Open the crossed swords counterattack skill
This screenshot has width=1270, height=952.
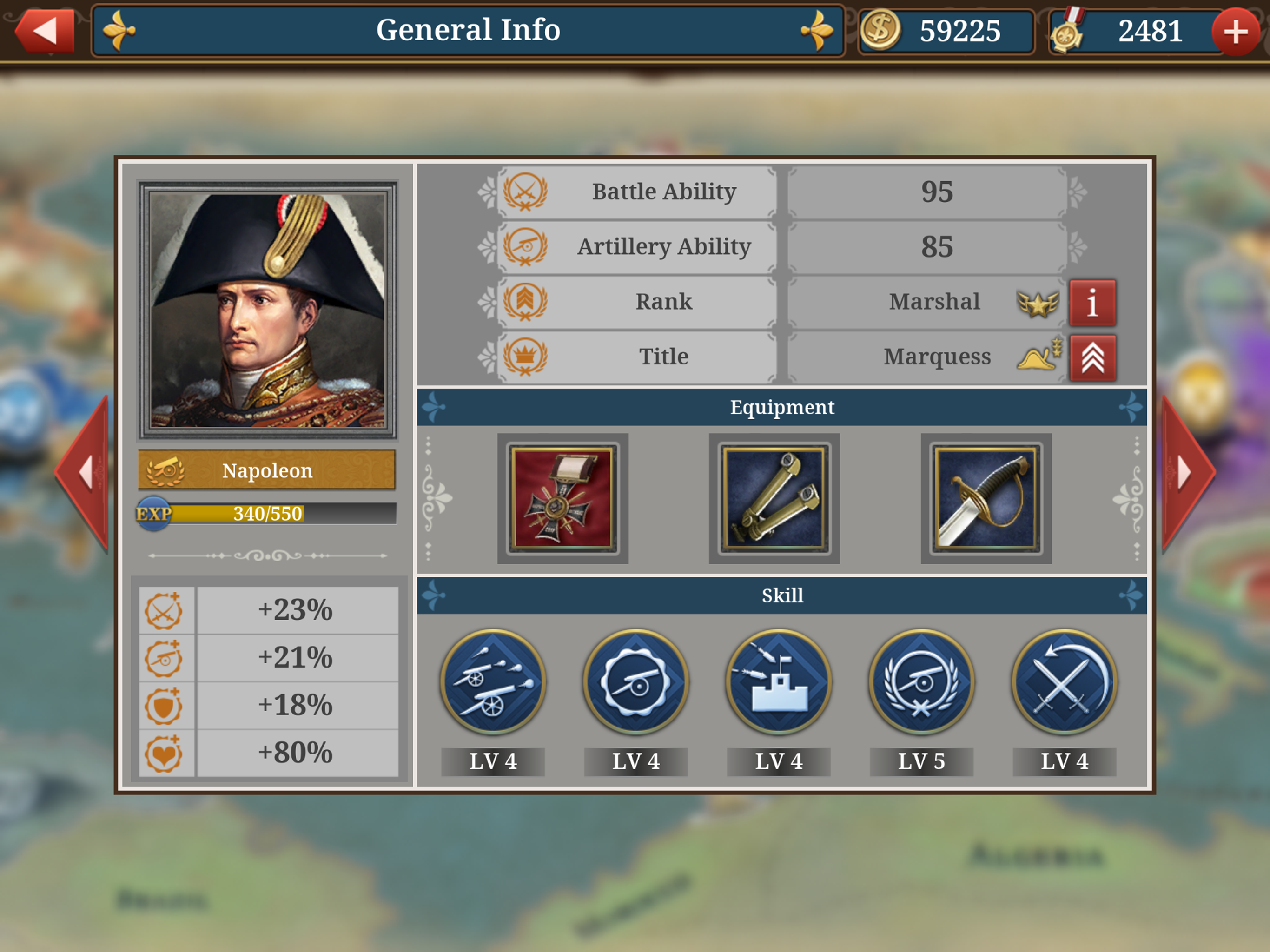(x=1065, y=681)
